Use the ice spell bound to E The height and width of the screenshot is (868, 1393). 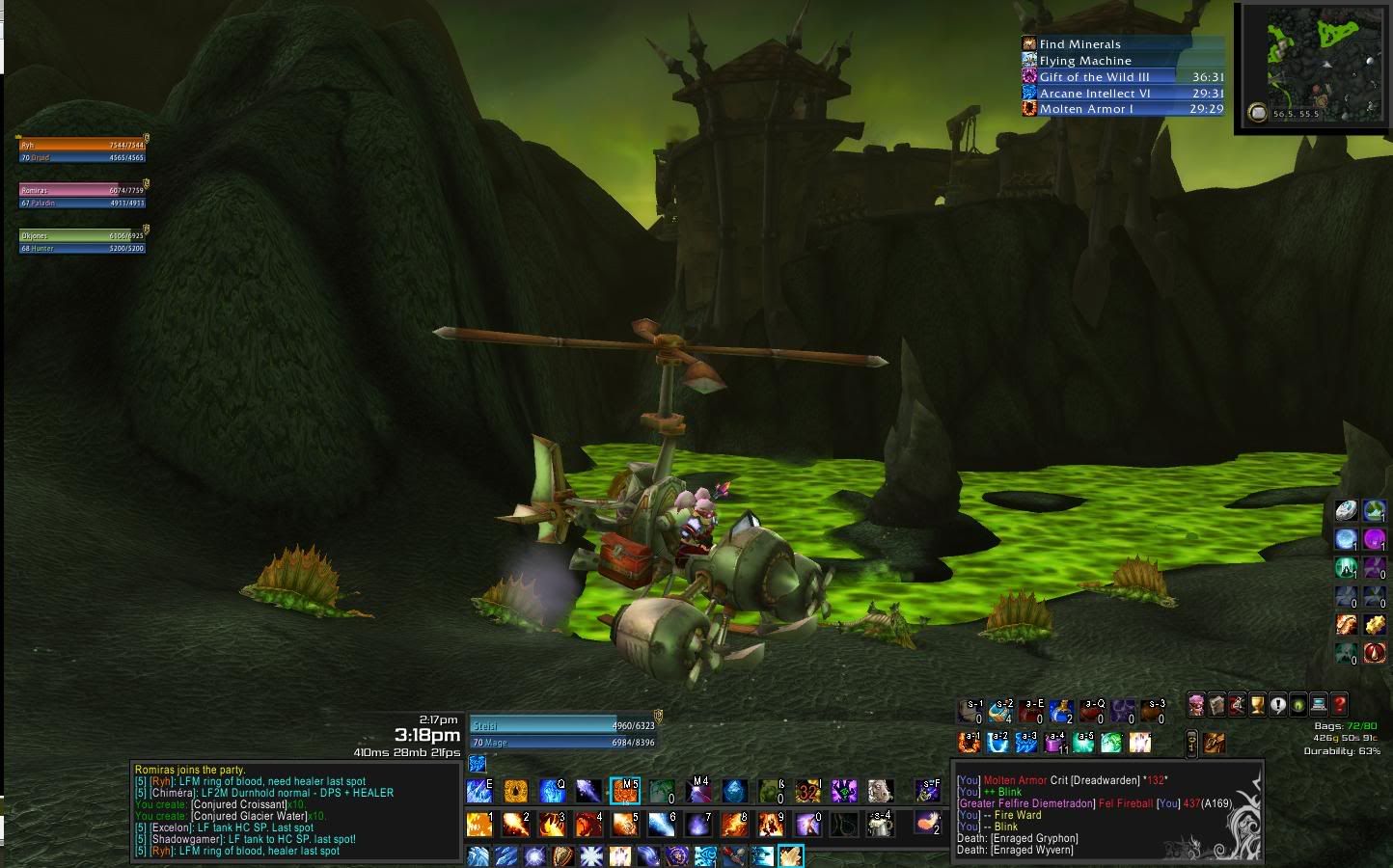pyautogui.click(x=479, y=792)
